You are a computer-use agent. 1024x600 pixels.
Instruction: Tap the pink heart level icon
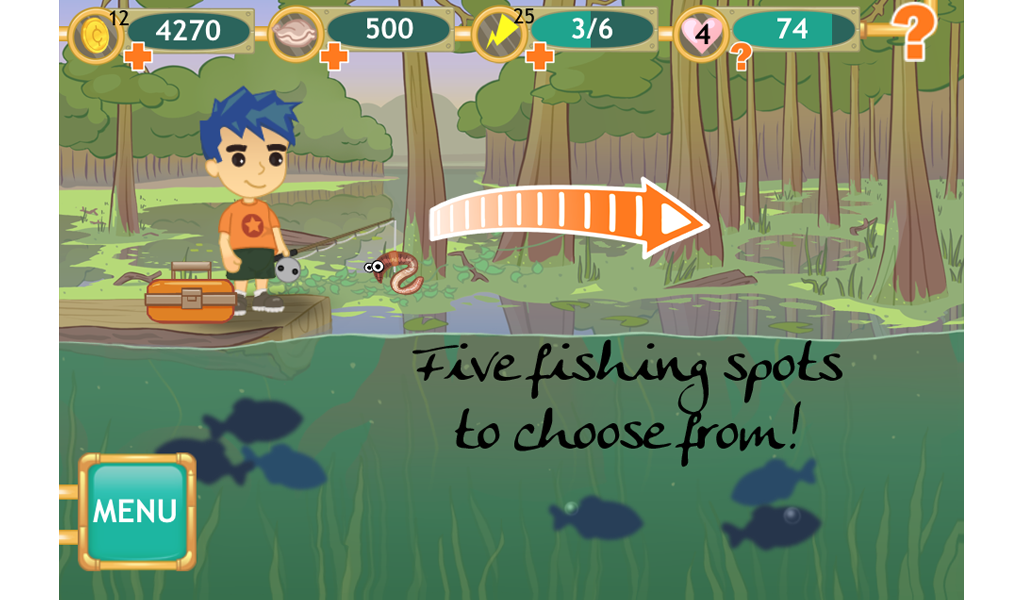pos(703,34)
